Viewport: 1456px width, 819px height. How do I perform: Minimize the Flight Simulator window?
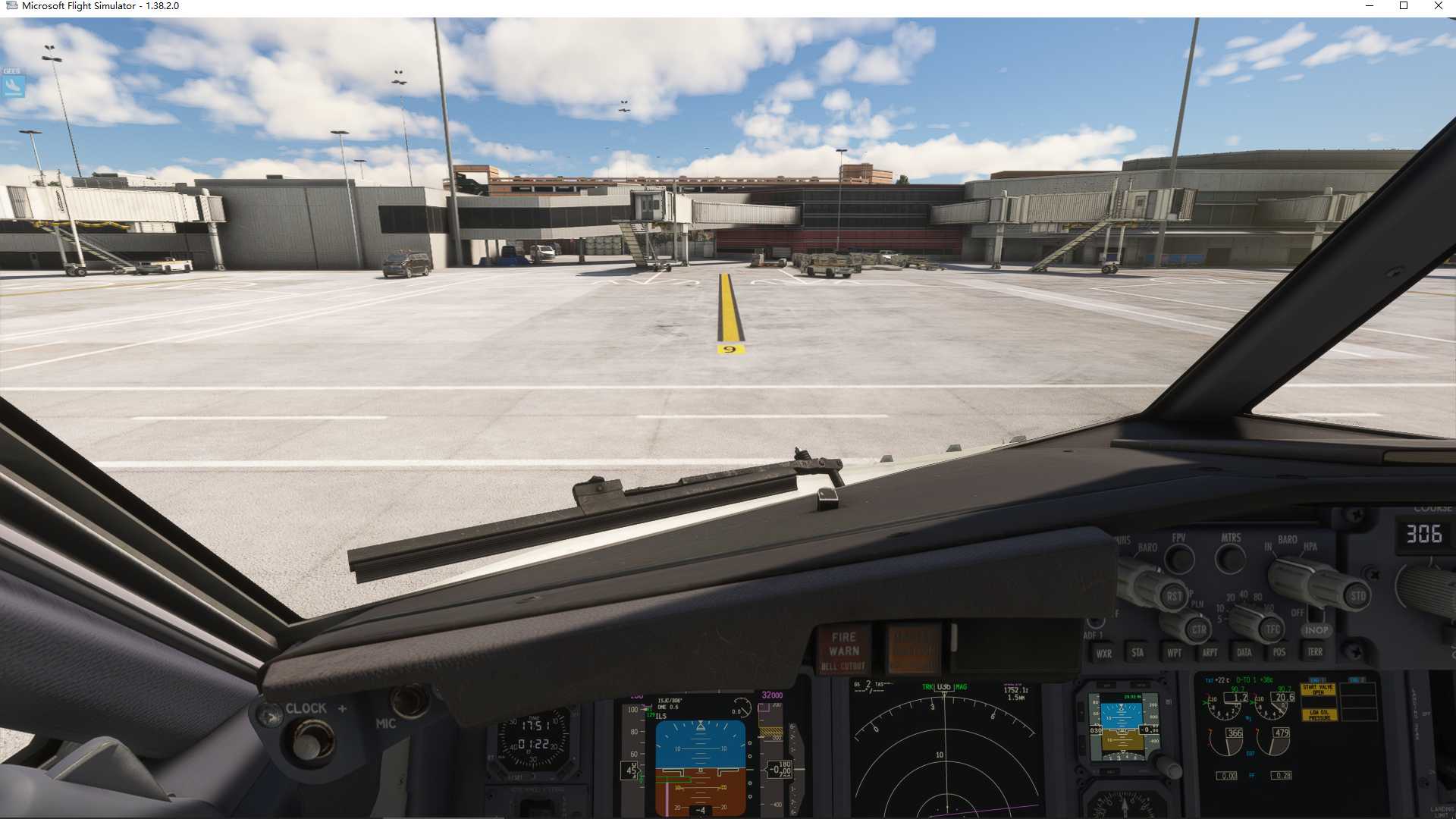[x=1370, y=6]
